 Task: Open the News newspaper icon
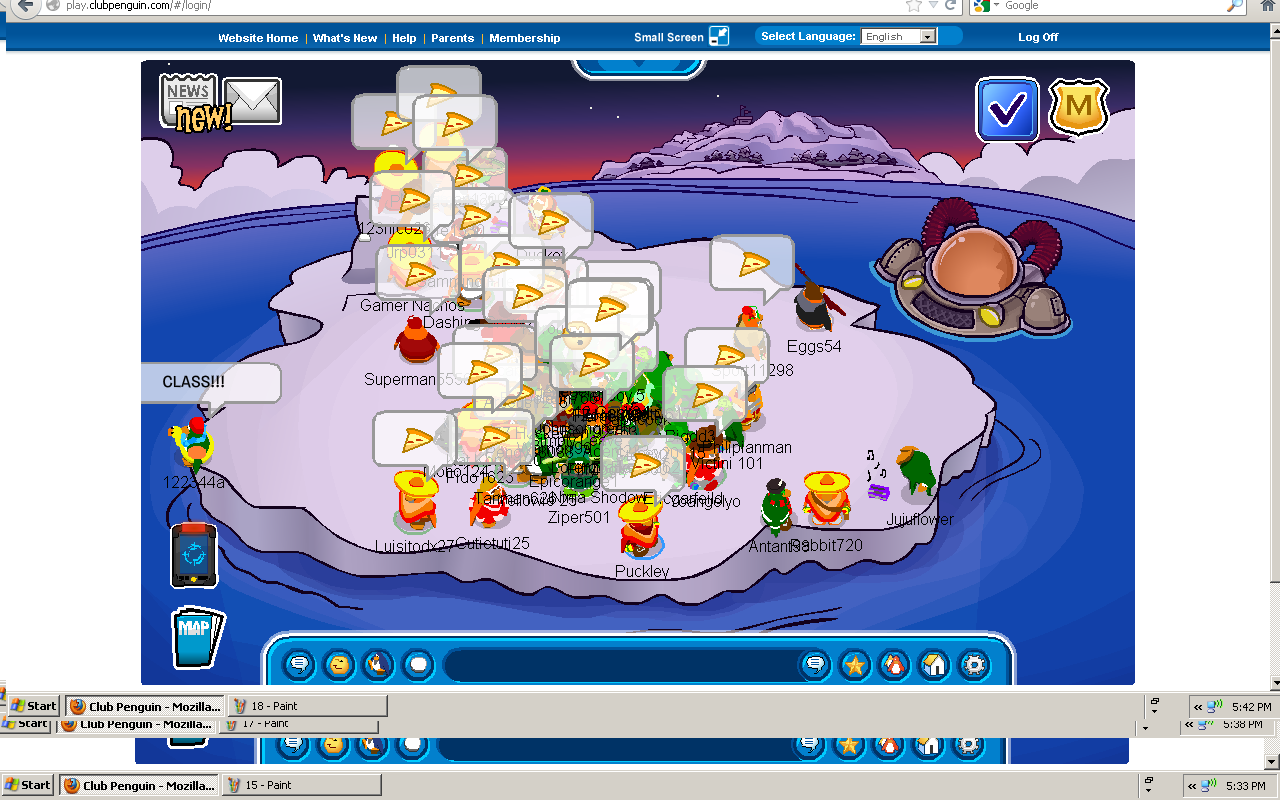pyautogui.click(x=189, y=97)
